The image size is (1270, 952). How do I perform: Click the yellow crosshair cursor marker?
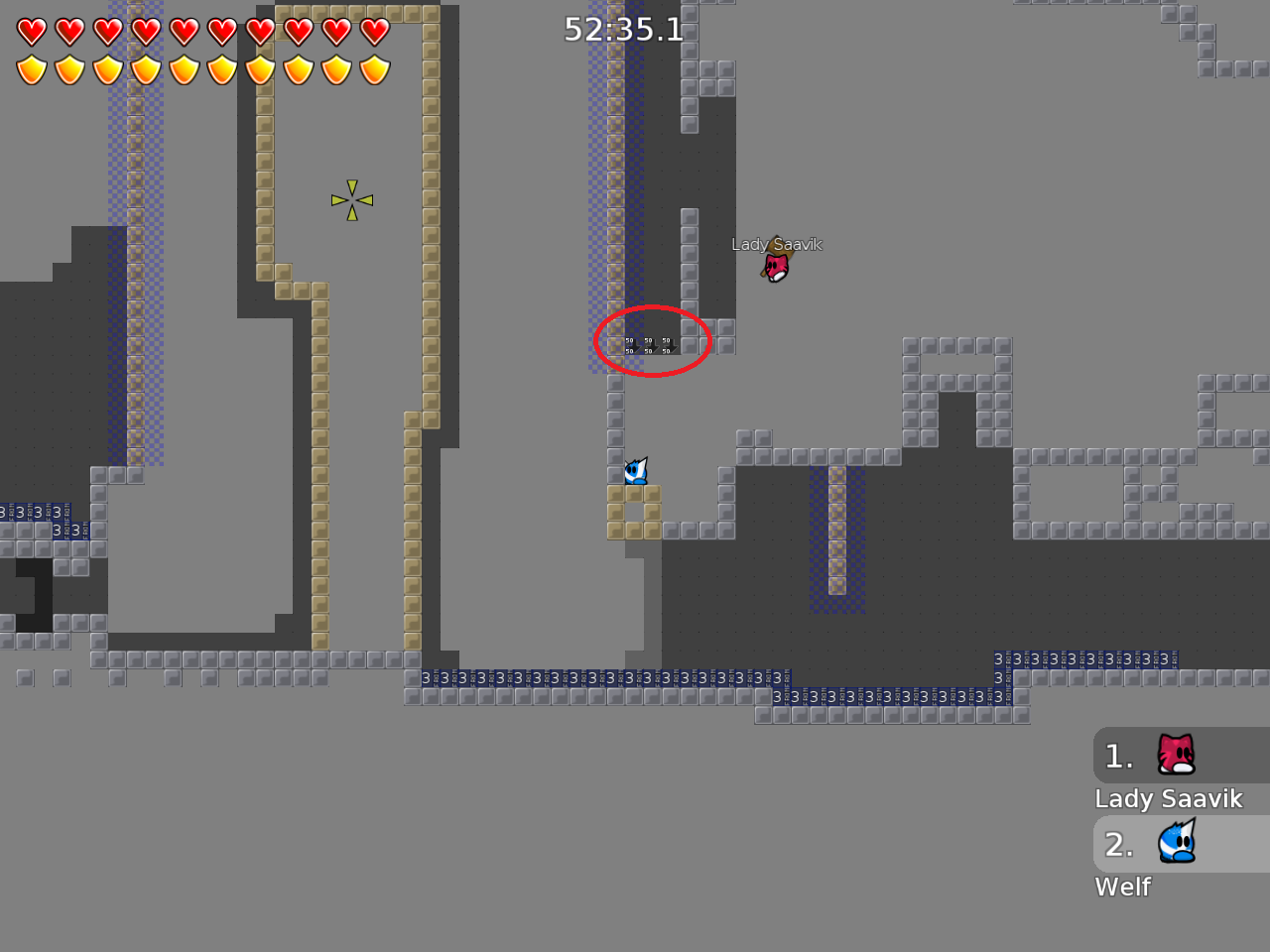click(352, 198)
